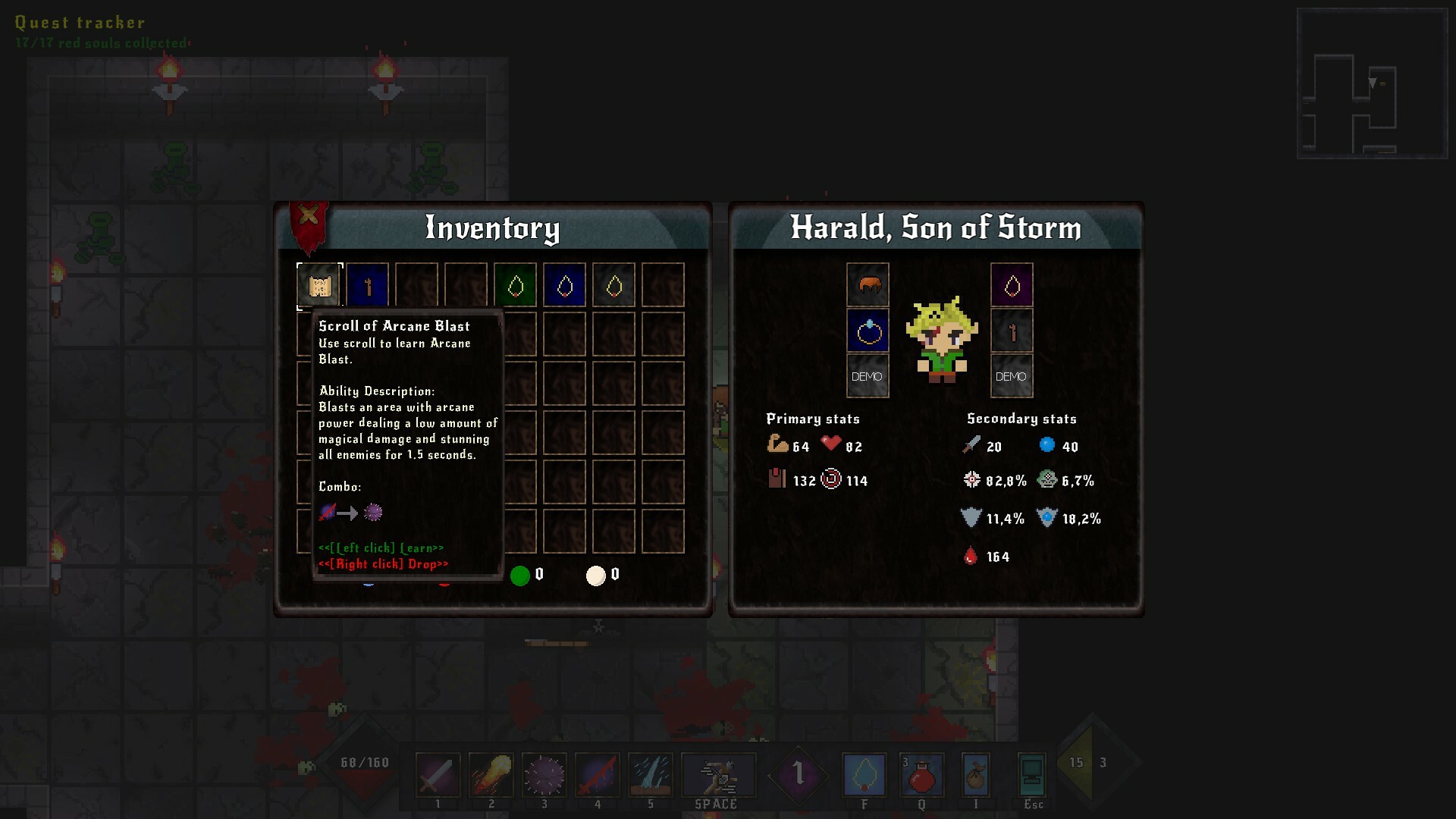This screenshot has height=819, width=1456.
Task: Use the red health potion
Action: (921, 775)
